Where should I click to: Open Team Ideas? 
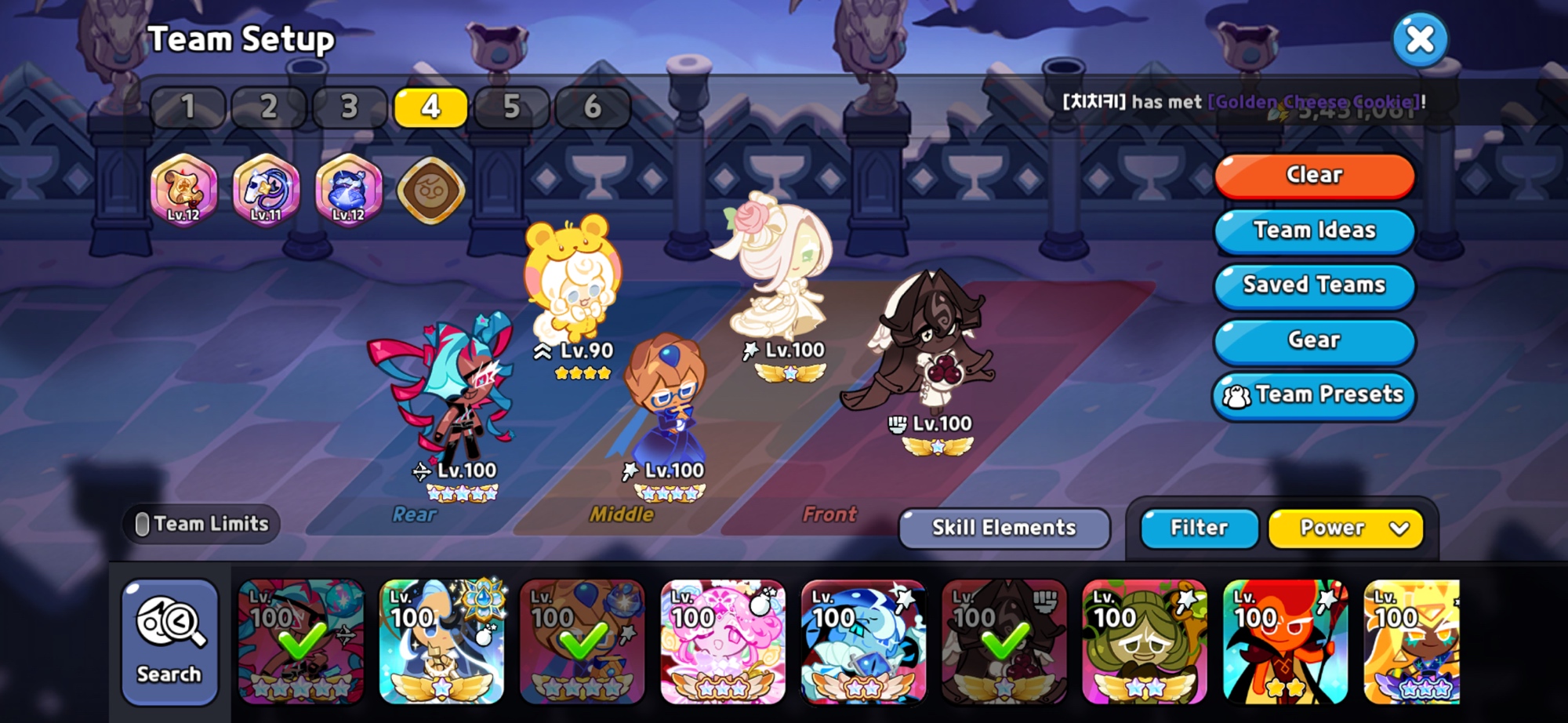tap(1314, 230)
